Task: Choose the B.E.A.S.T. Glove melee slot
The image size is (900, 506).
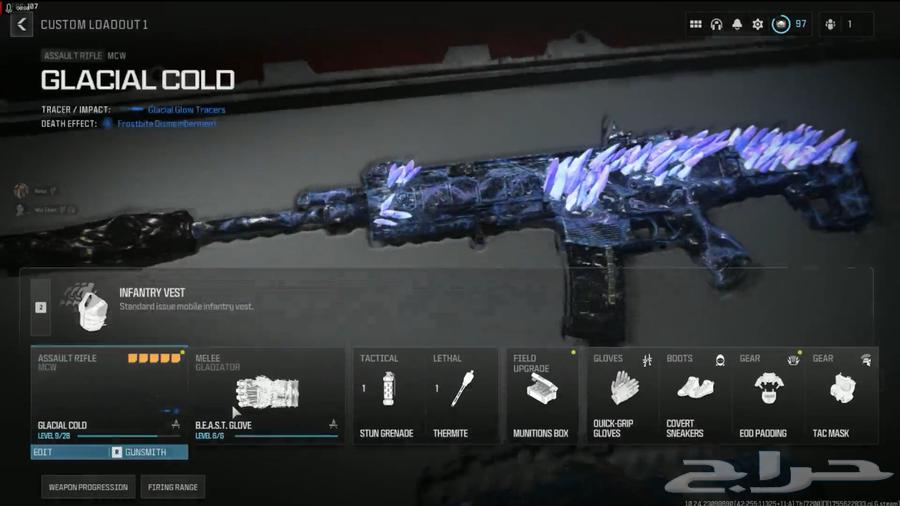Action: pyautogui.click(x=266, y=394)
